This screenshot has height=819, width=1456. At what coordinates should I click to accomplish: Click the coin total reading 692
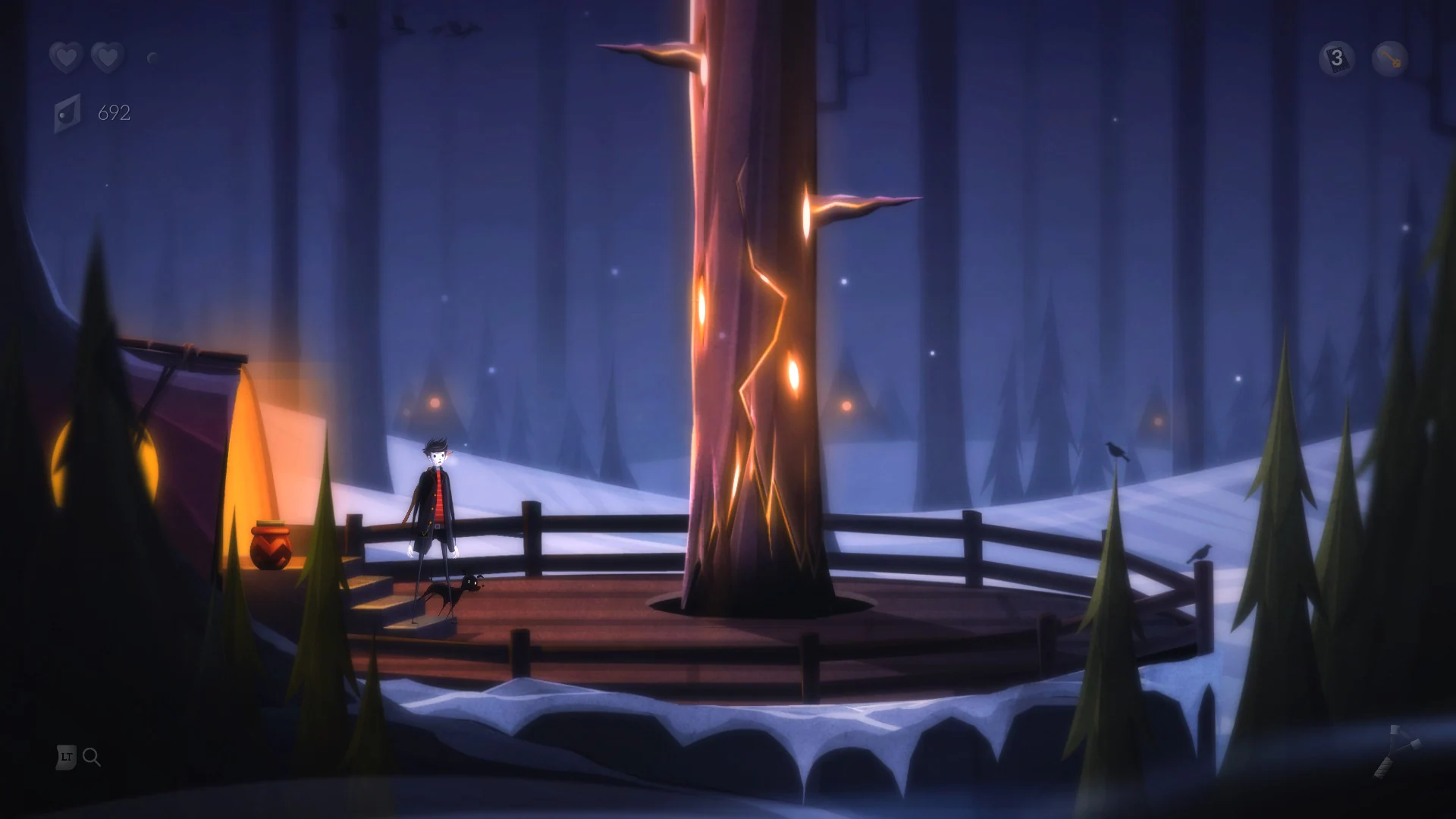[114, 112]
